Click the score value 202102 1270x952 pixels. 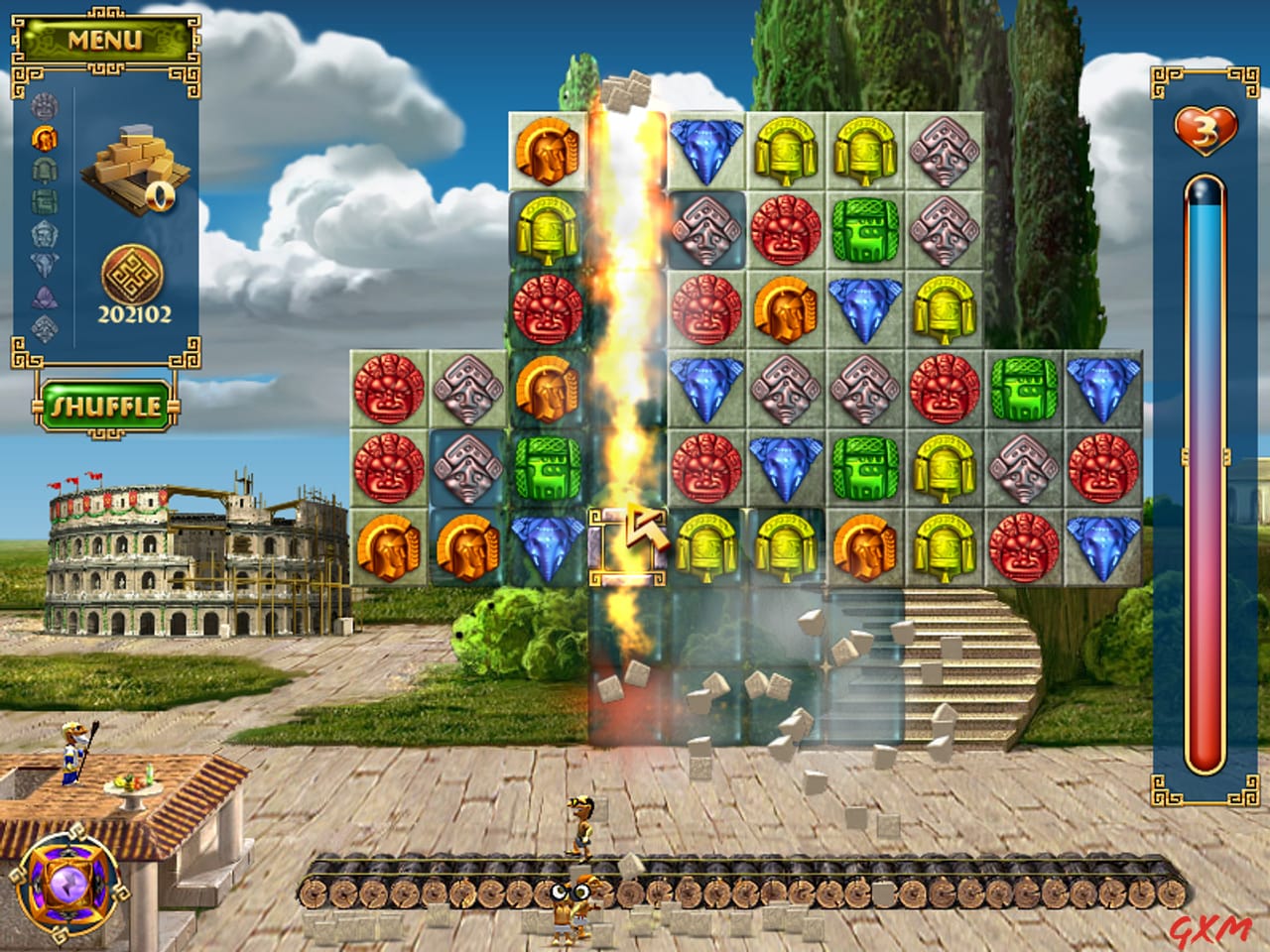[x=134, y=312]
